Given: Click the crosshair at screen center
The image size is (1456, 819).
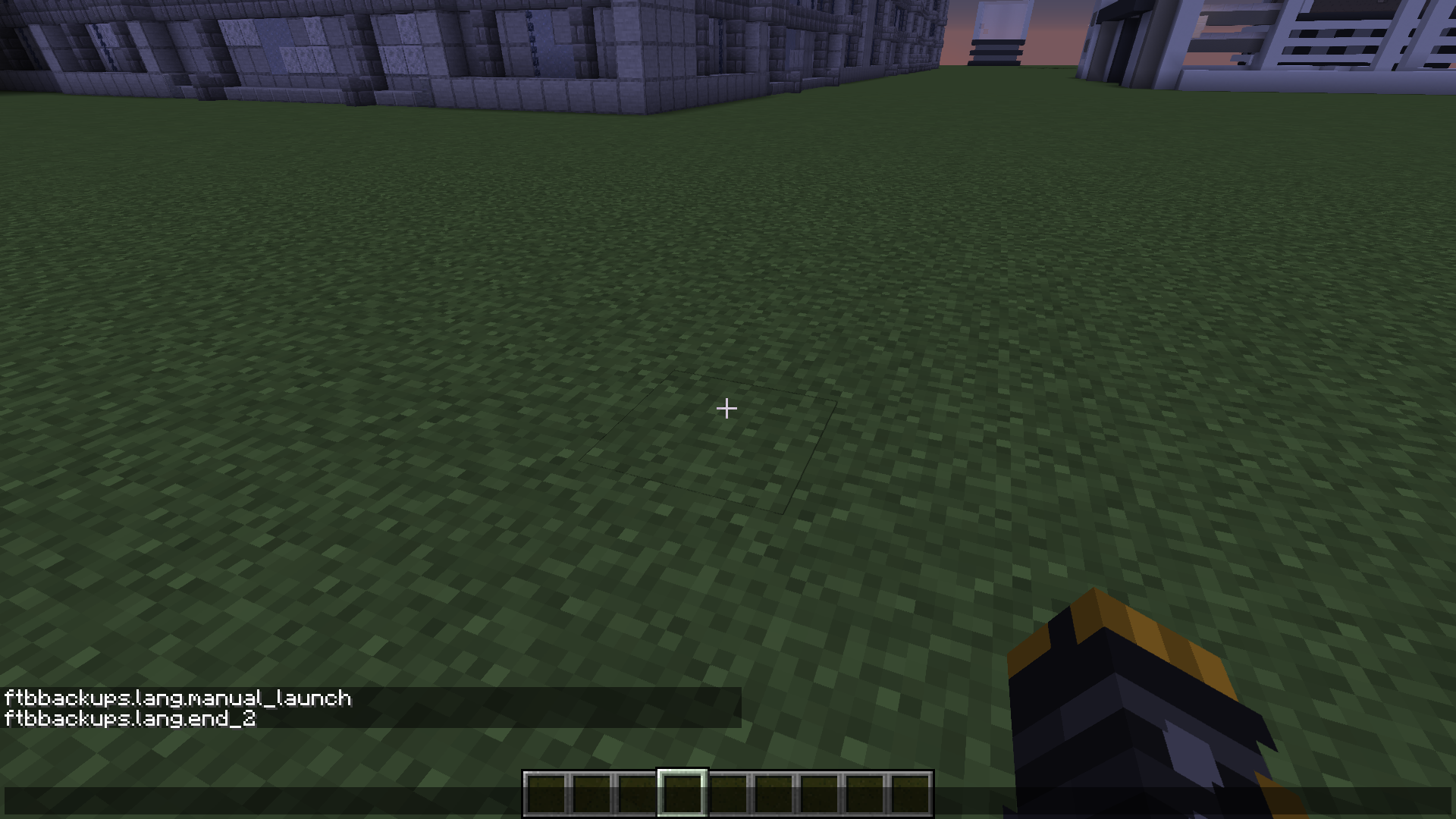Looking at the screenshot, I should (726, 409).
